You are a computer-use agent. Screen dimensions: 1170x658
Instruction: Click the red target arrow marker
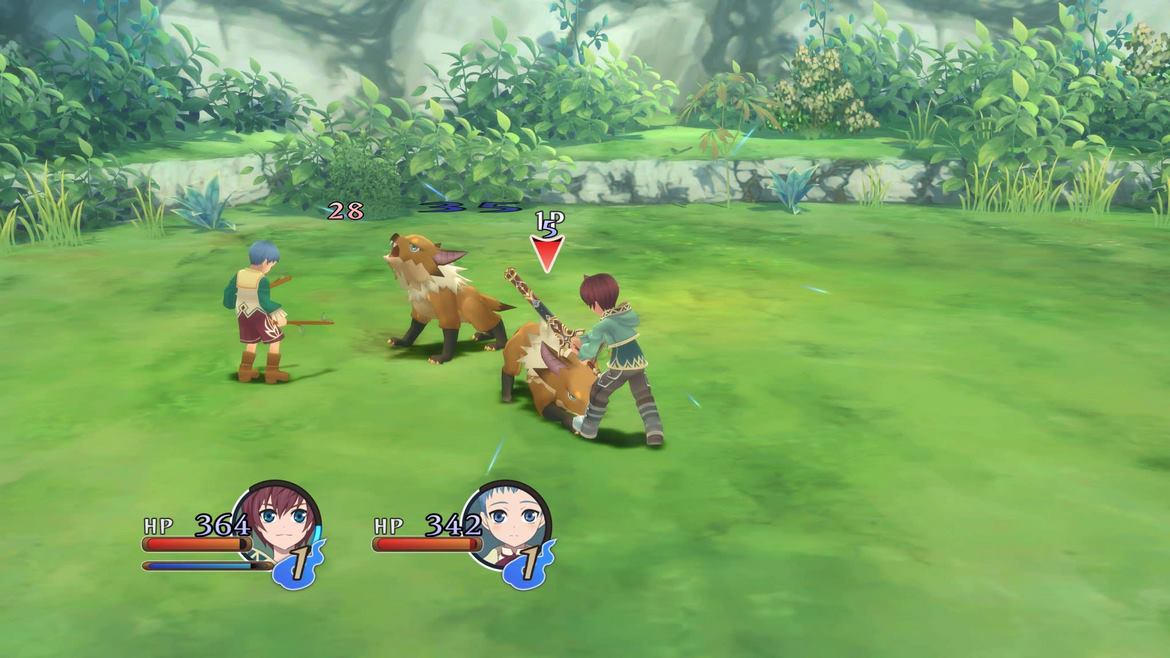coord(547,253)
